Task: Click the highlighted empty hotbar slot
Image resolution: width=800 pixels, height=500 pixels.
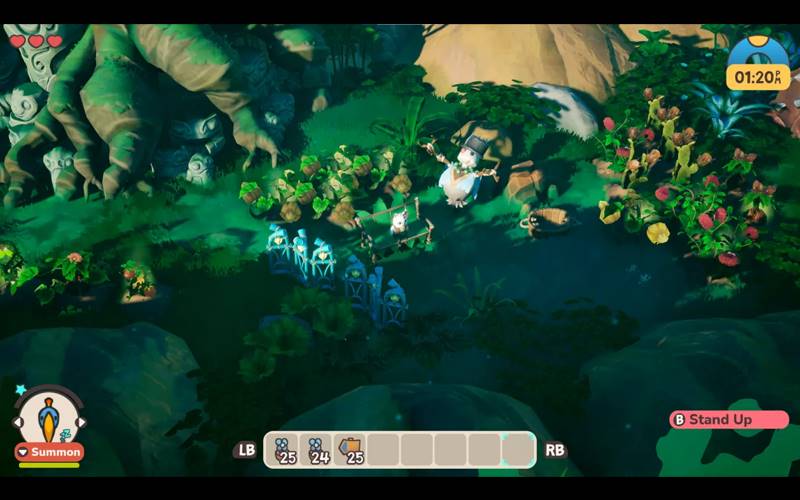Action: coord(518,450)
